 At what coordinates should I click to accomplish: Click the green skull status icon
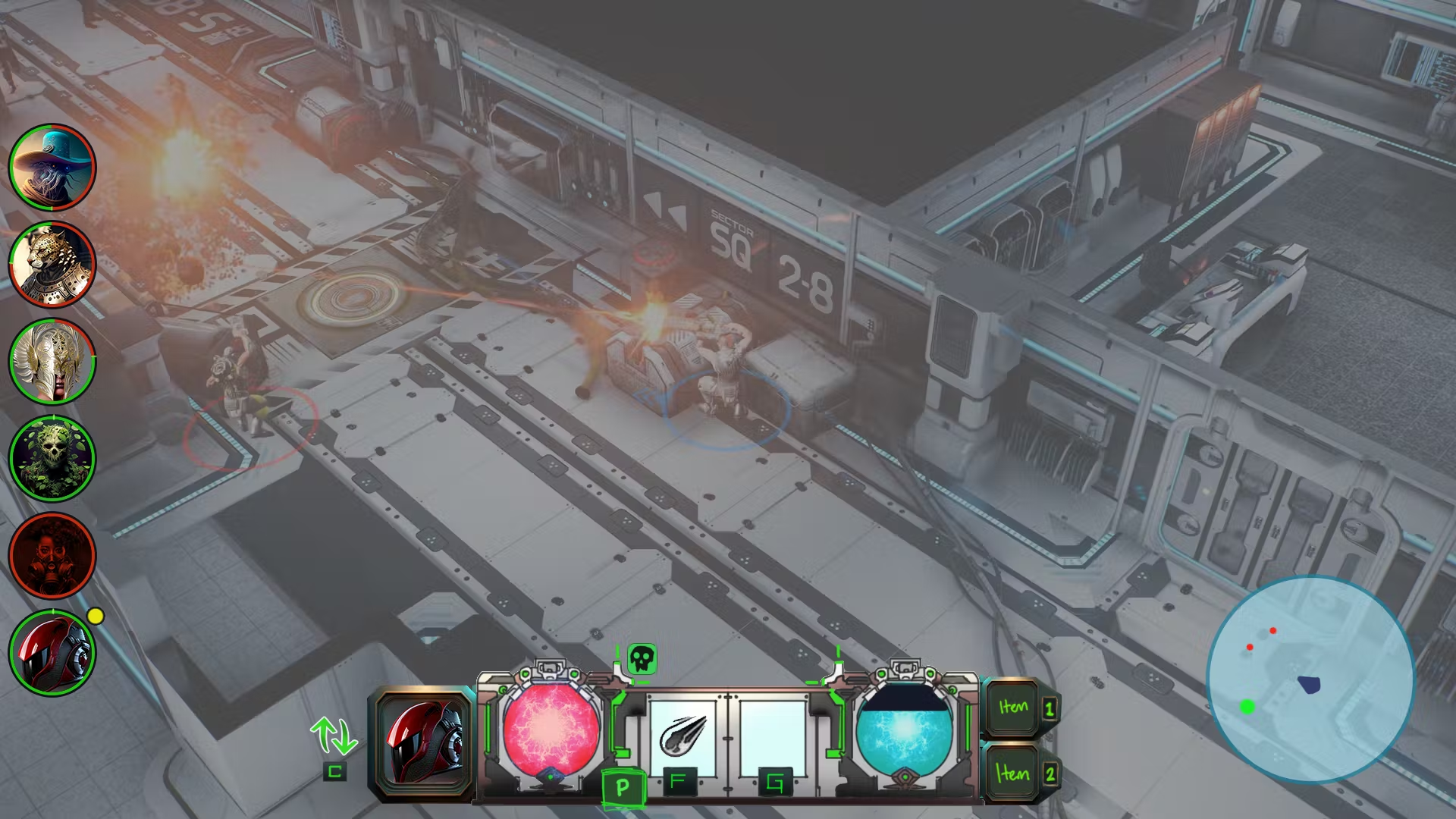point(642,659)
